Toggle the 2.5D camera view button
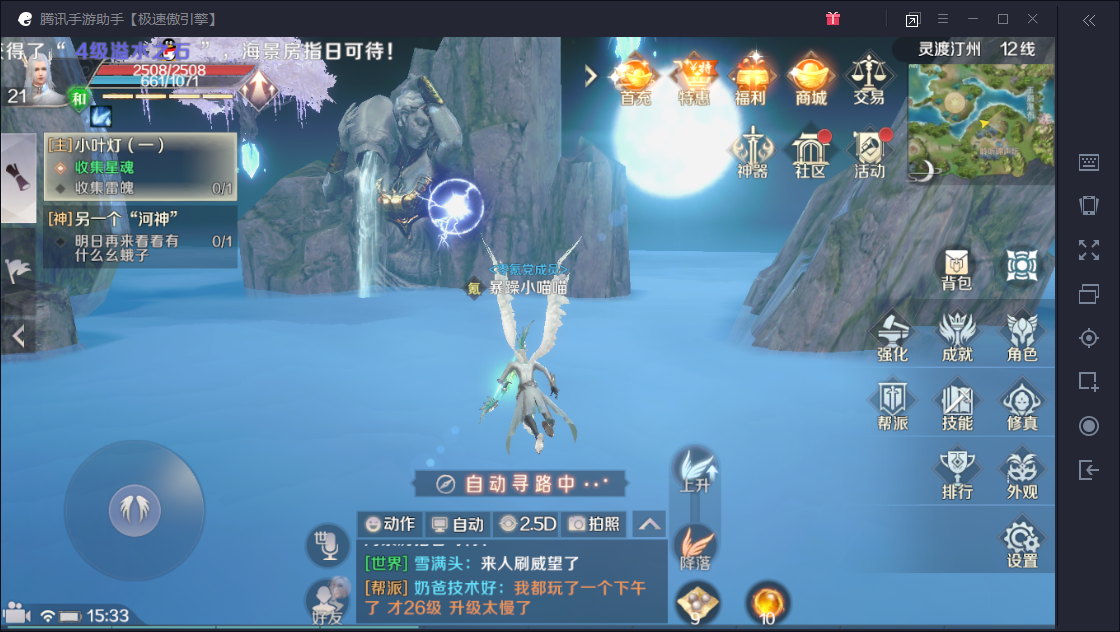This screenshot has height=632, width=1120. [x=527, y=524]
